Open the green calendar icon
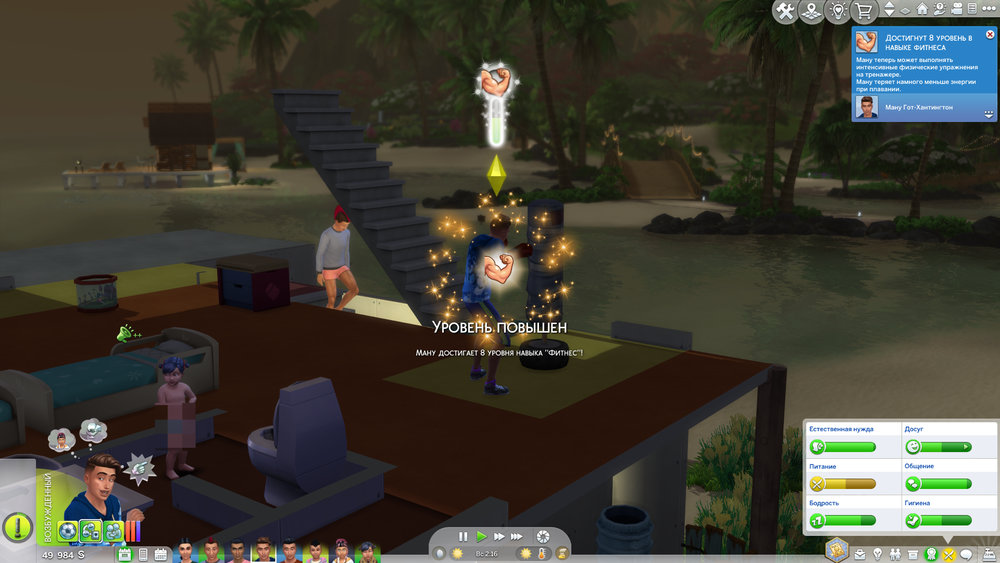Screen dimensions: 1000x563 [125, 553]
